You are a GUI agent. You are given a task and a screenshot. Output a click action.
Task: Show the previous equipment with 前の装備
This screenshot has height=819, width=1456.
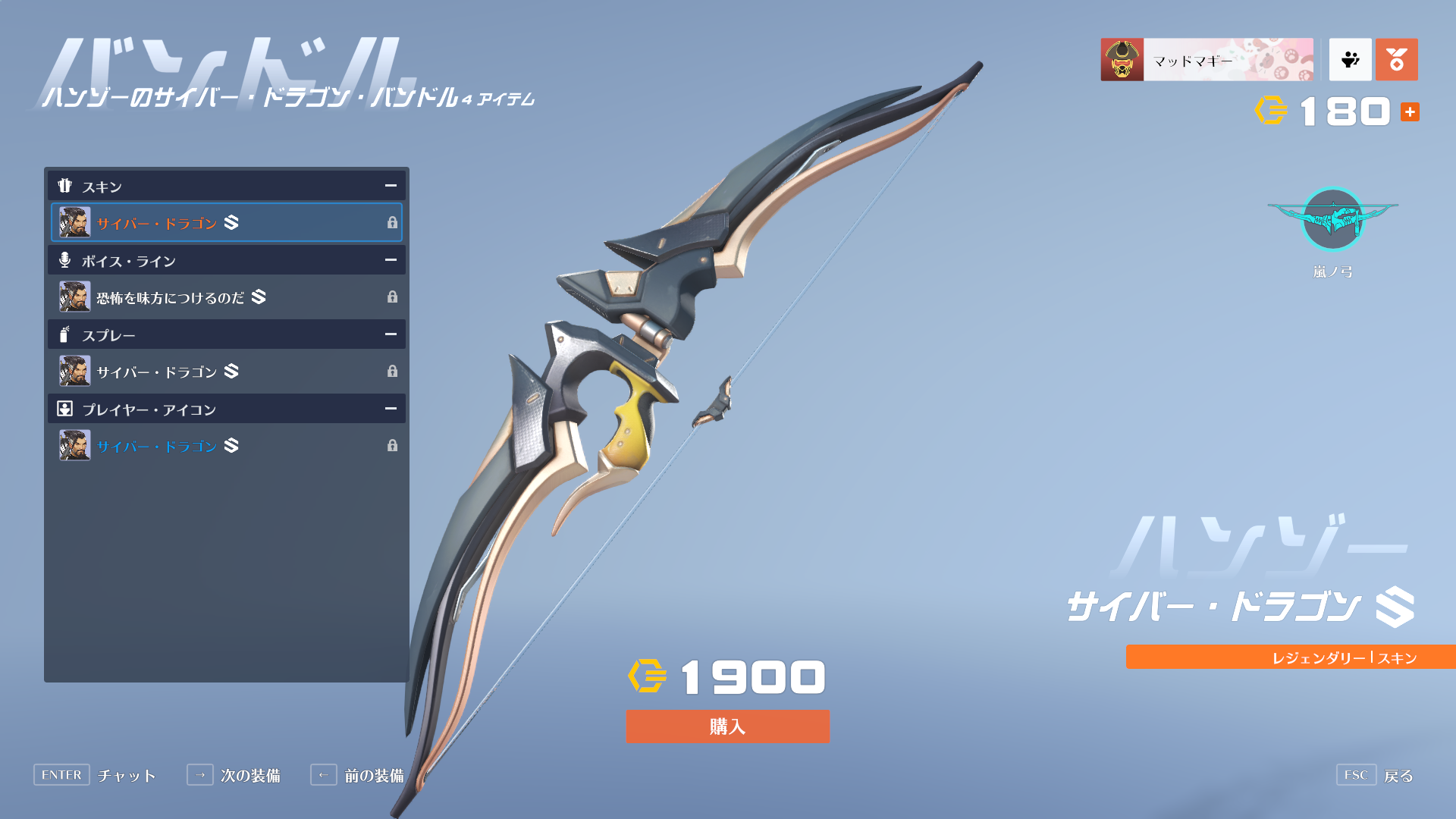[358, 775]
